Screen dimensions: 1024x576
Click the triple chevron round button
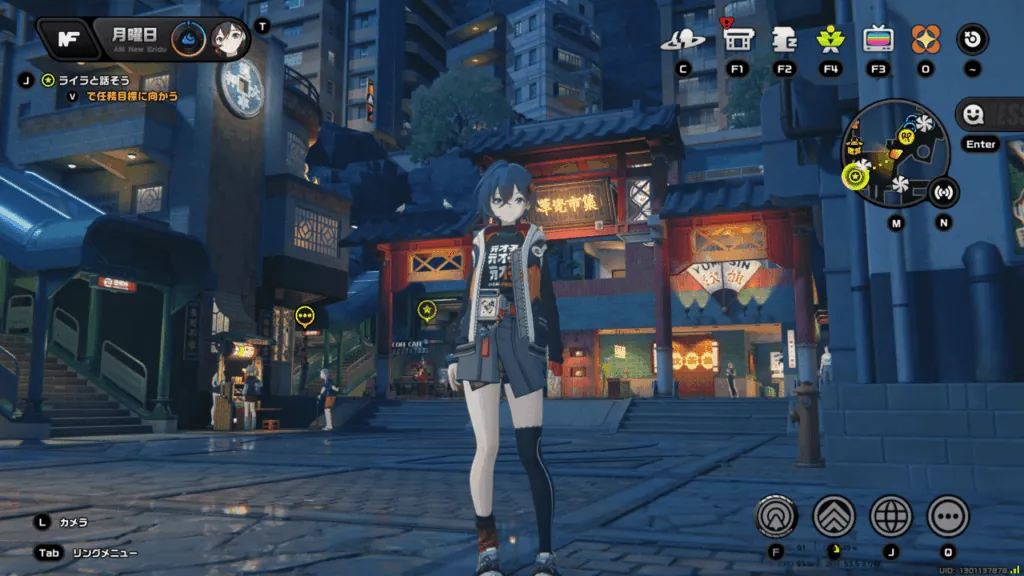[833, 516]
